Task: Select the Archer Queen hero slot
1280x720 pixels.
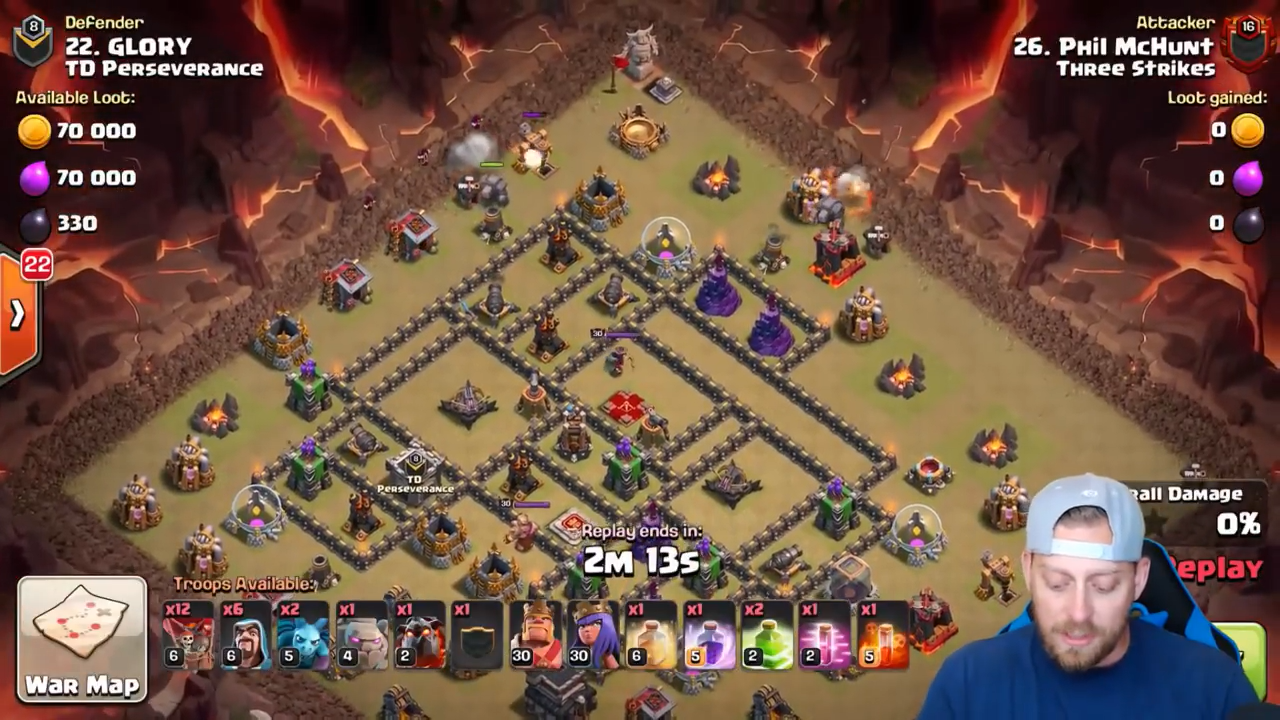Action: pos(593,636)
